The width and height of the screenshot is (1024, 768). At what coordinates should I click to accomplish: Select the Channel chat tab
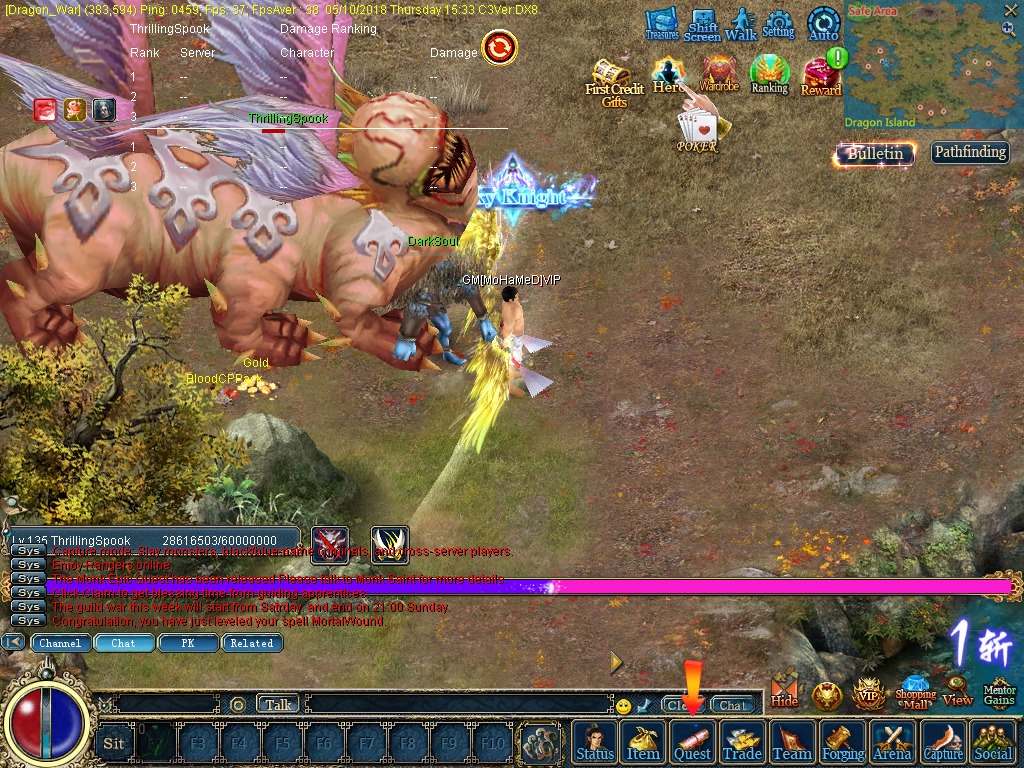pos(60,643)
